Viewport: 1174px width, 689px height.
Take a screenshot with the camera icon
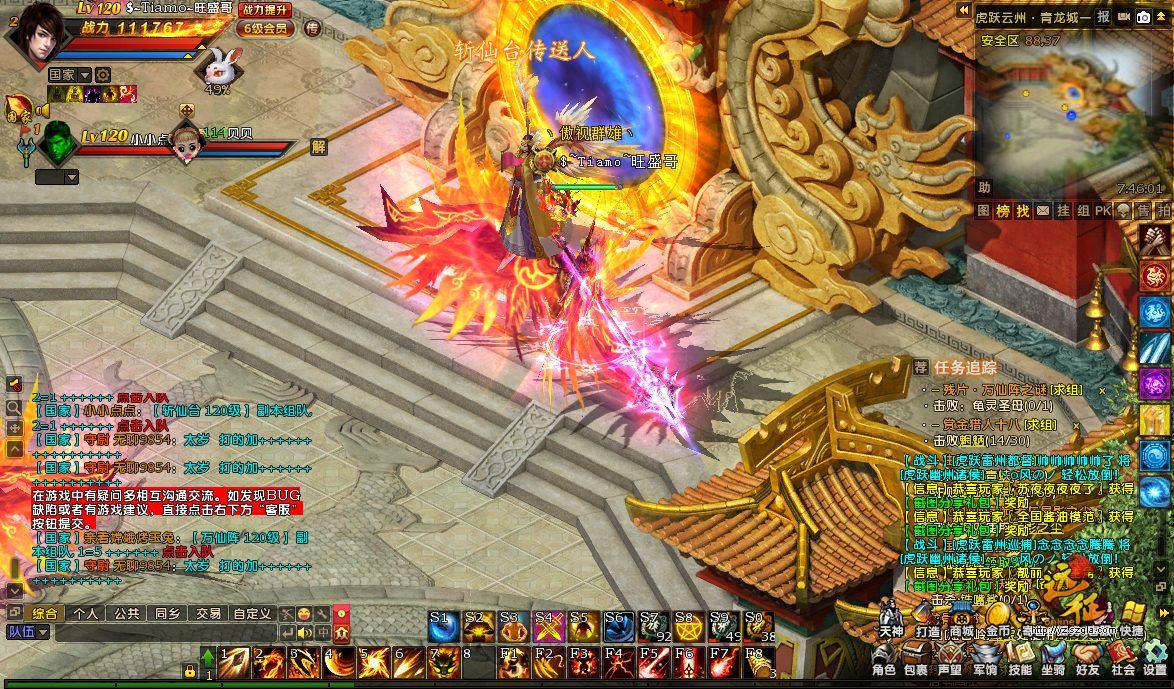point(1142,17)
